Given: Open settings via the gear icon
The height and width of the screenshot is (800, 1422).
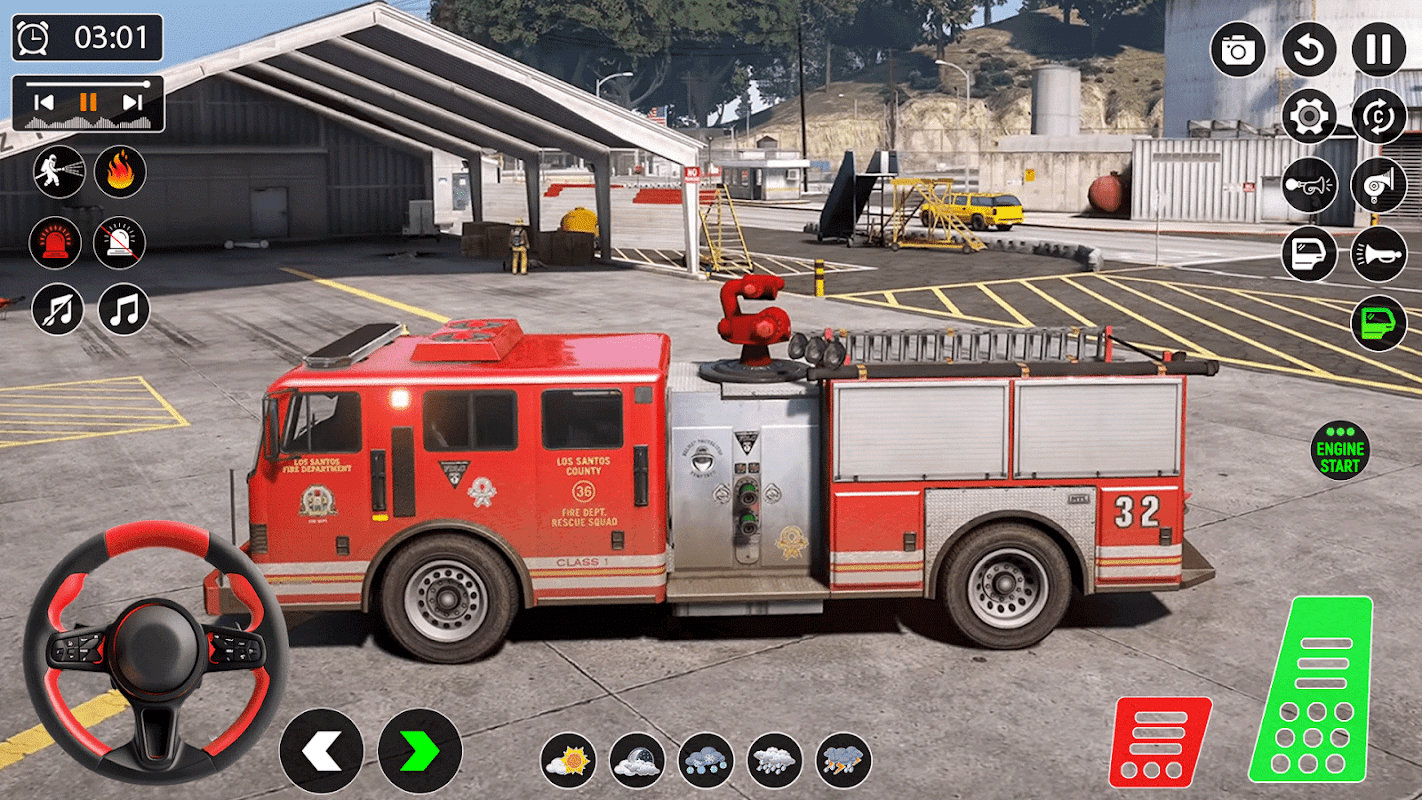Looking at the screenshot, I should [1309, 117].
